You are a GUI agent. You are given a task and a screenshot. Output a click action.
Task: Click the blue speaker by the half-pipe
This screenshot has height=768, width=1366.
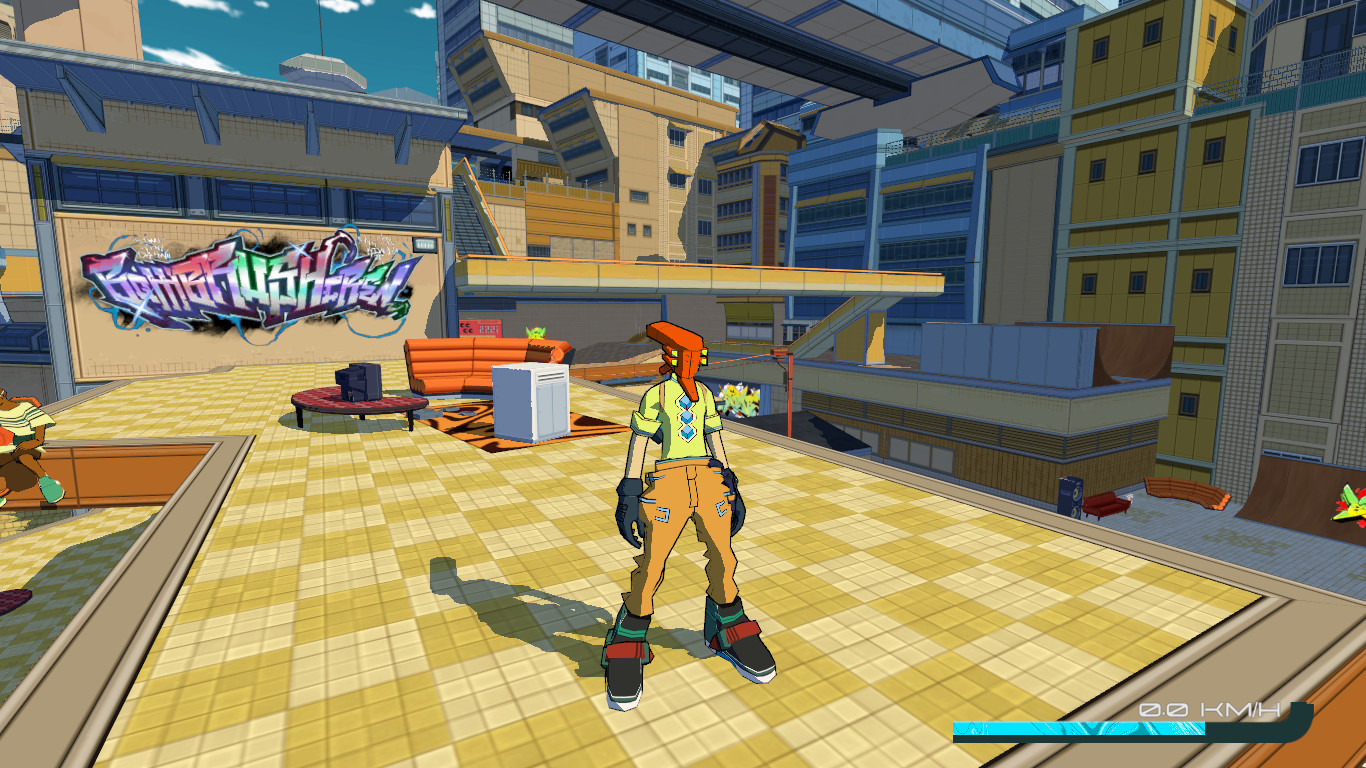tap(1071, 496)
